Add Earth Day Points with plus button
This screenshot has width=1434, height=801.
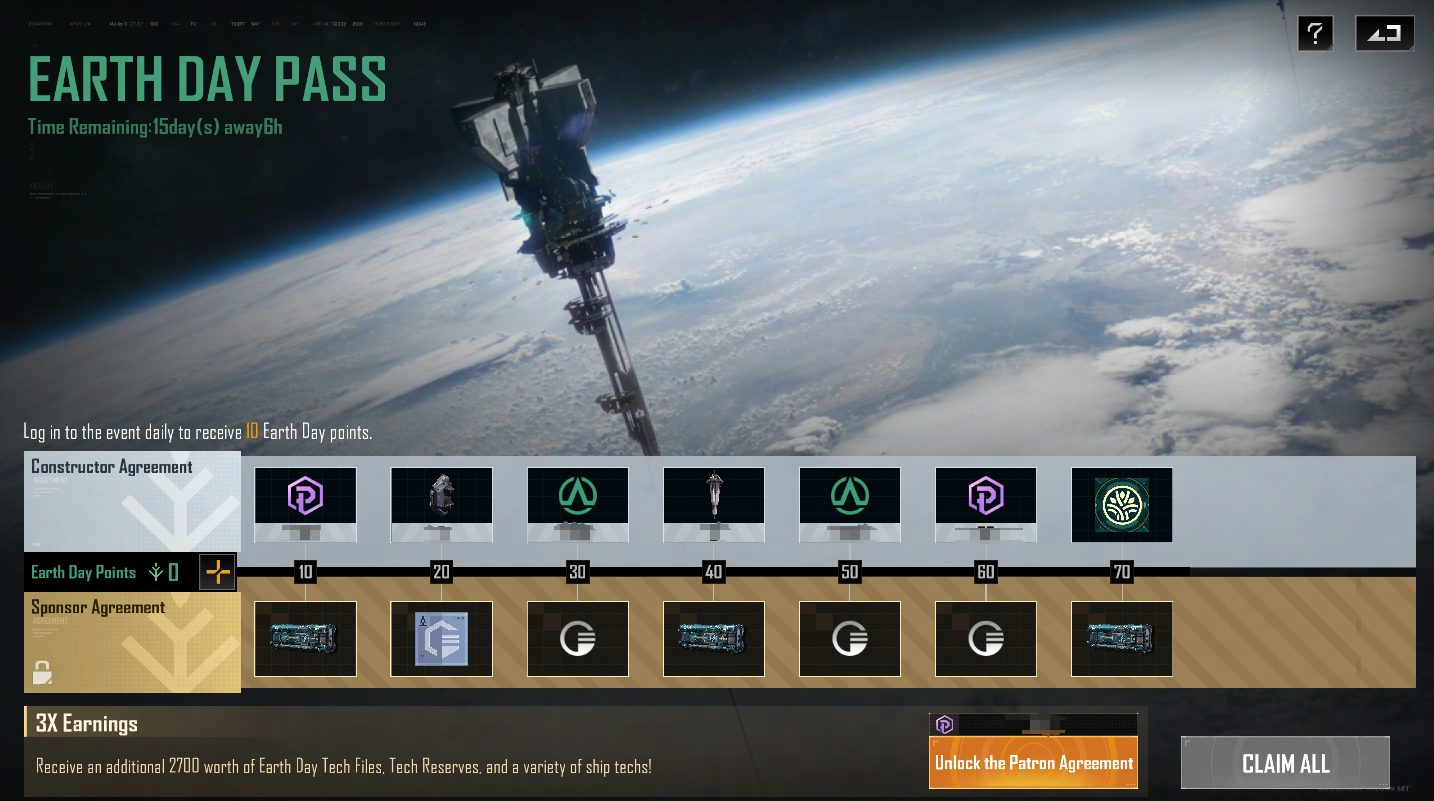click(x=218, y=572)
